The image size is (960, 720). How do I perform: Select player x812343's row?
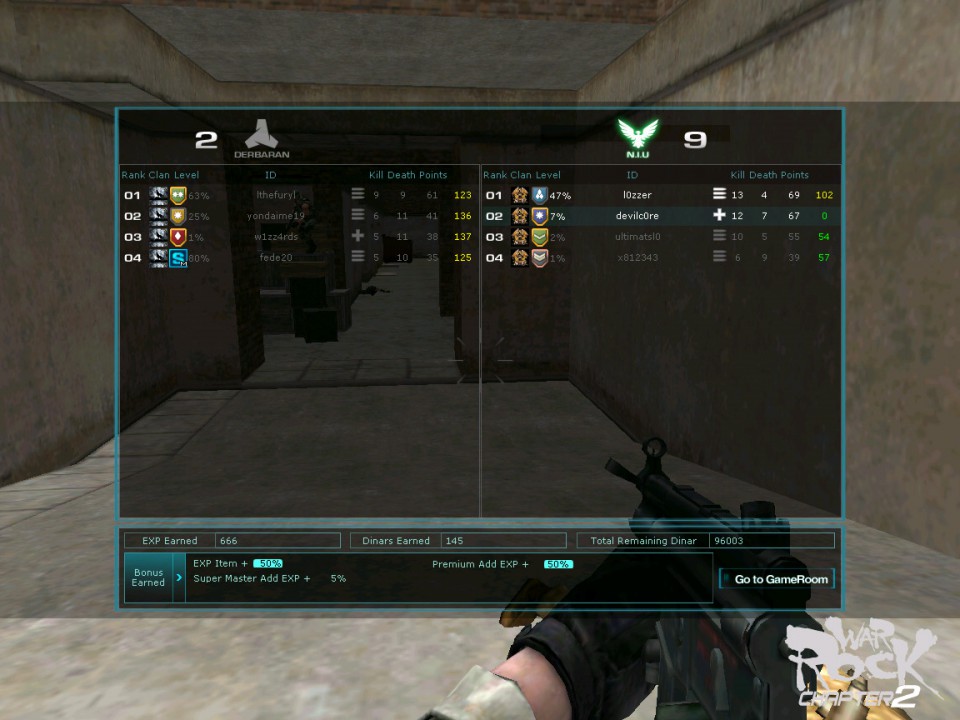pos(638,258)
